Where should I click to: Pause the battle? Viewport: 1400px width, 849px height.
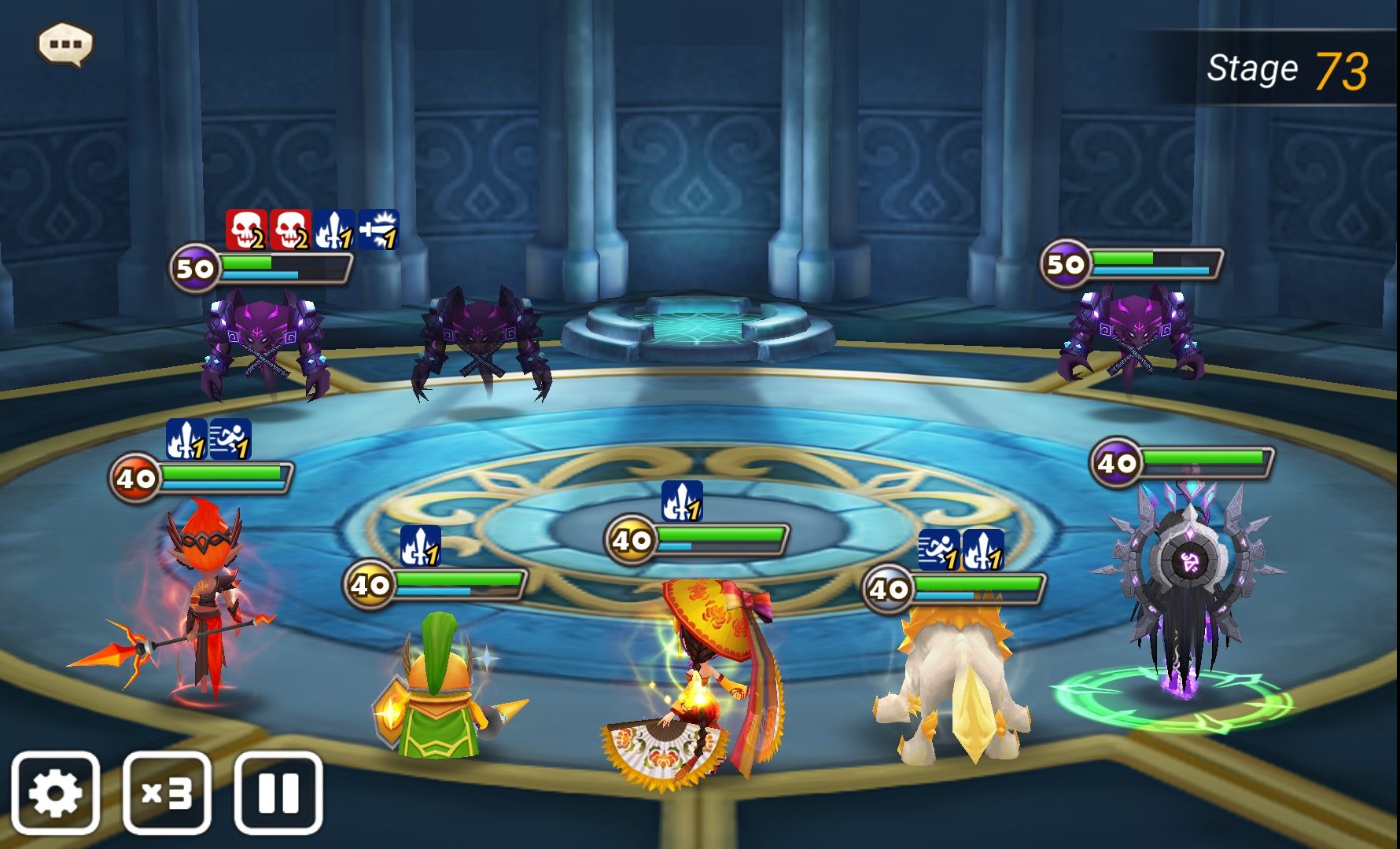[278, 792]
